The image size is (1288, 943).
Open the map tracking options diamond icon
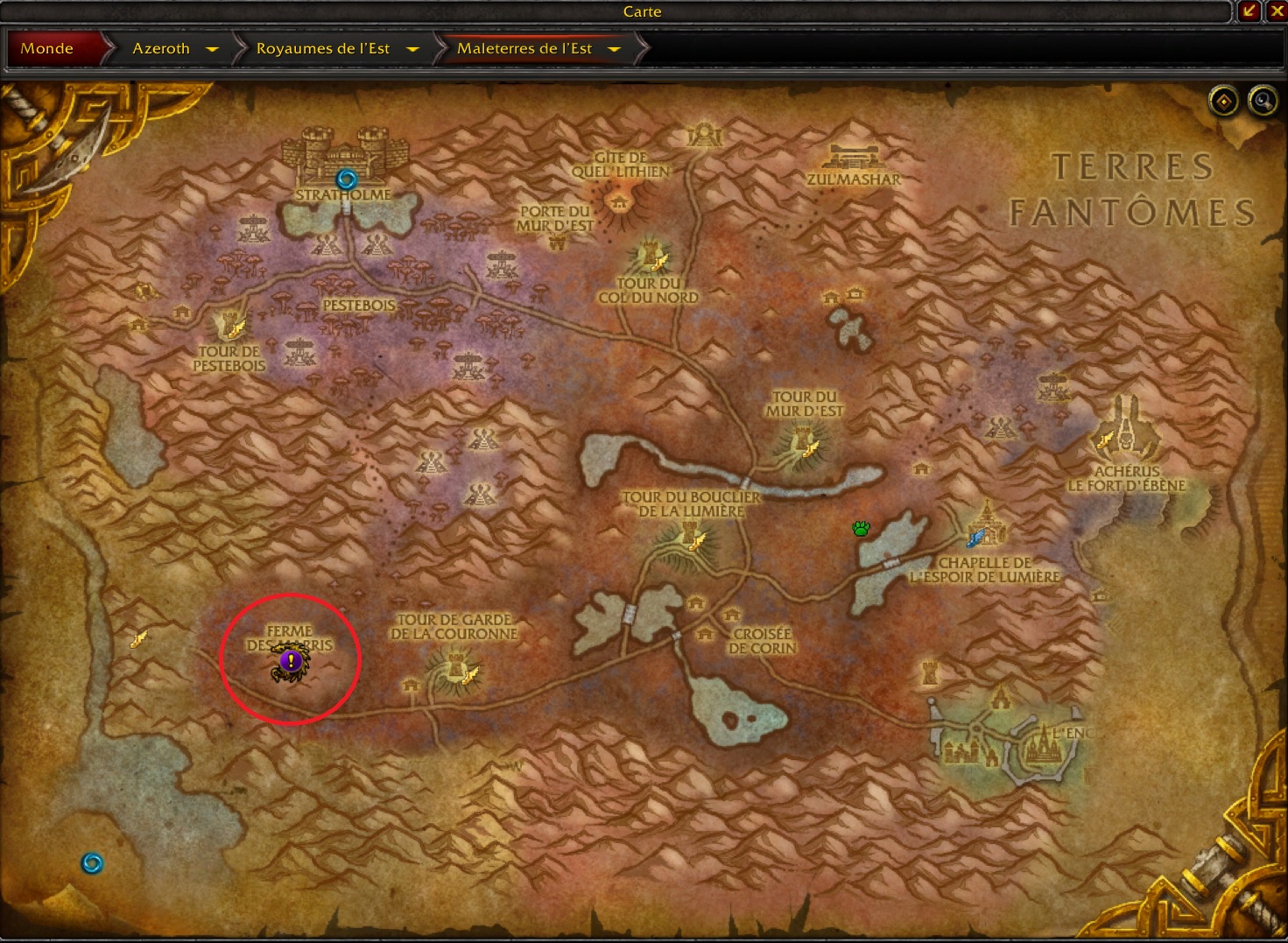[x=1222, y=102]
